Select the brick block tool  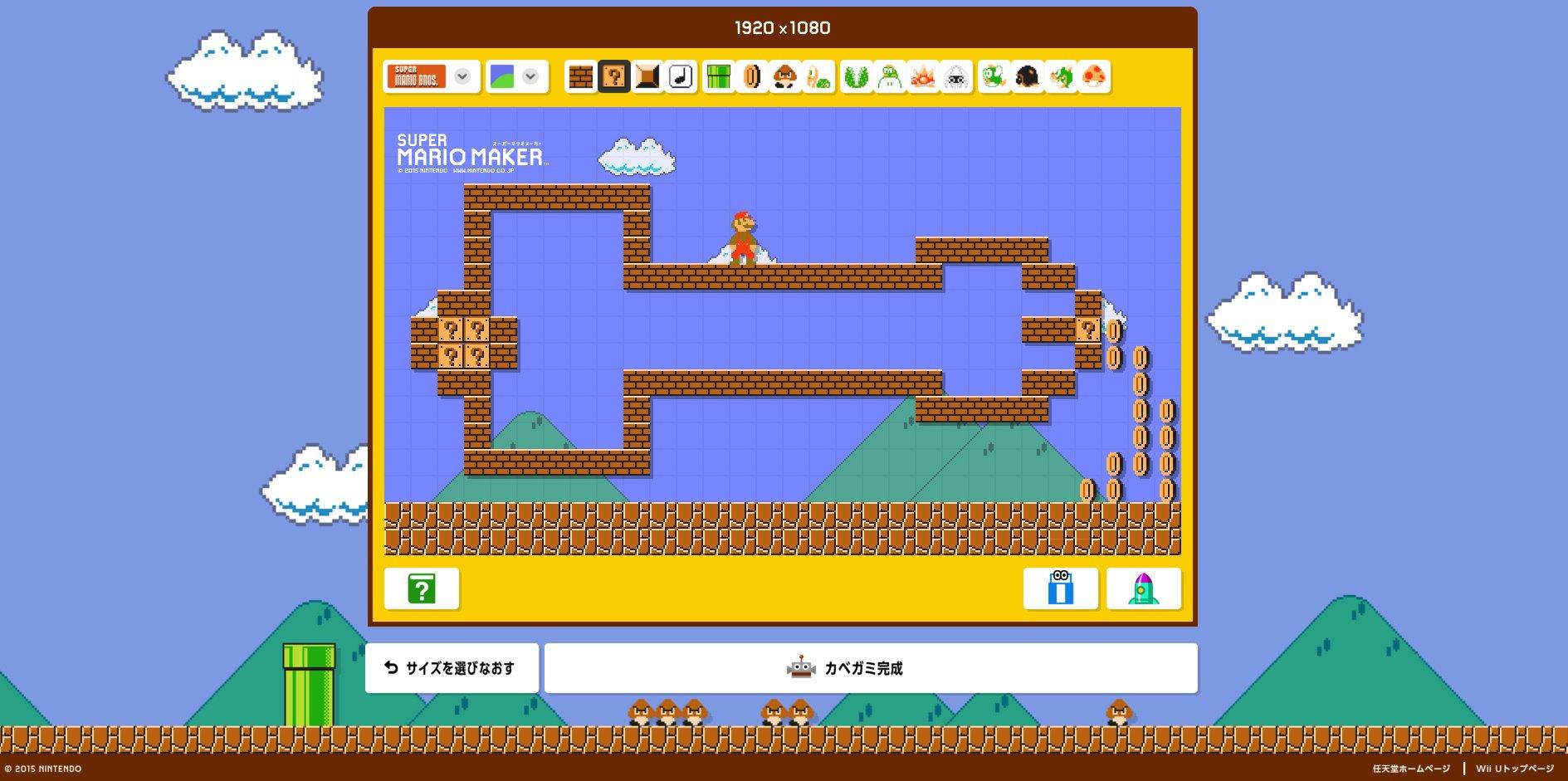pos(581,77)
